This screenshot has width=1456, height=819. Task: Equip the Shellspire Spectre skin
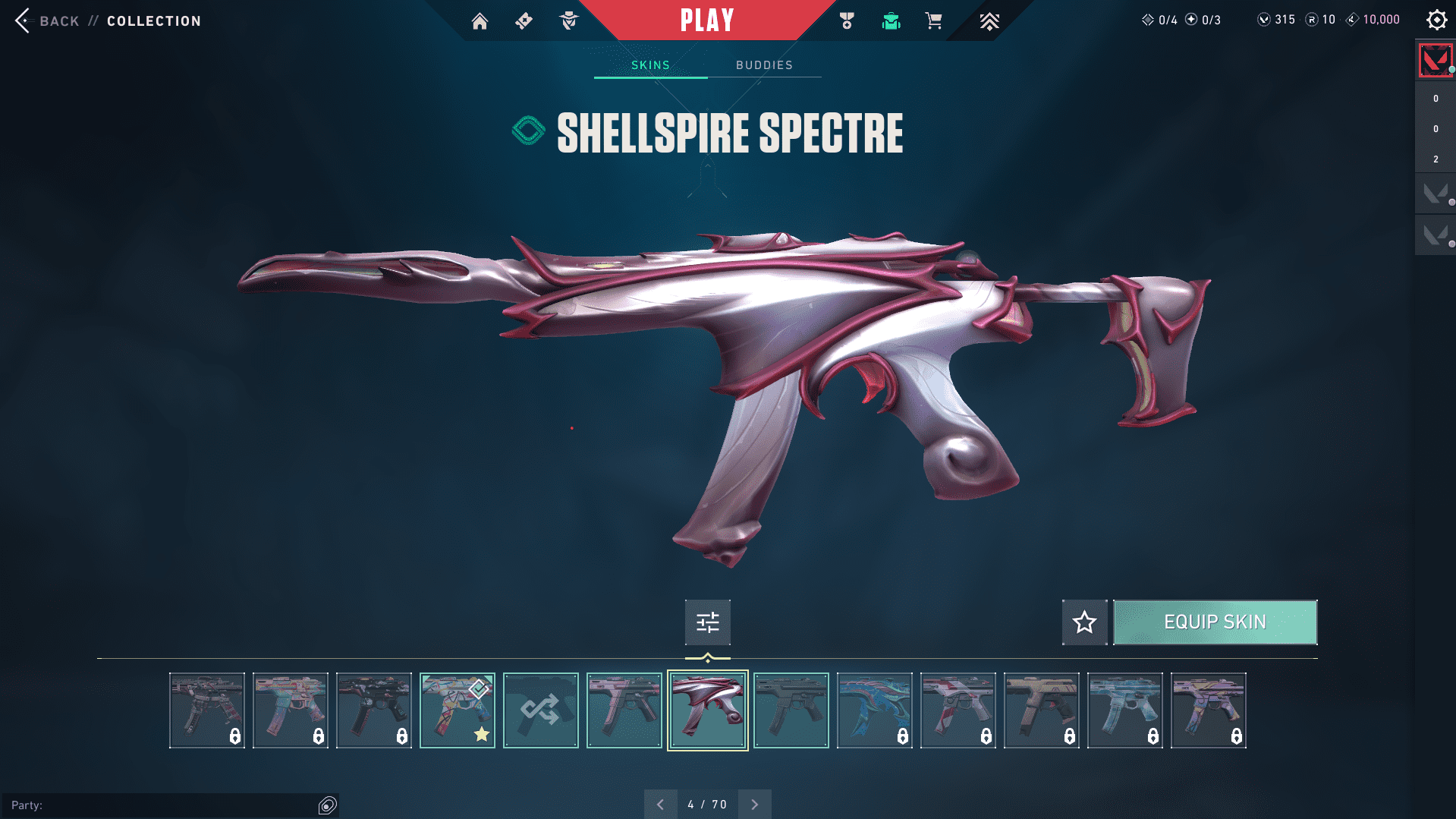(x=1215, y=622)
